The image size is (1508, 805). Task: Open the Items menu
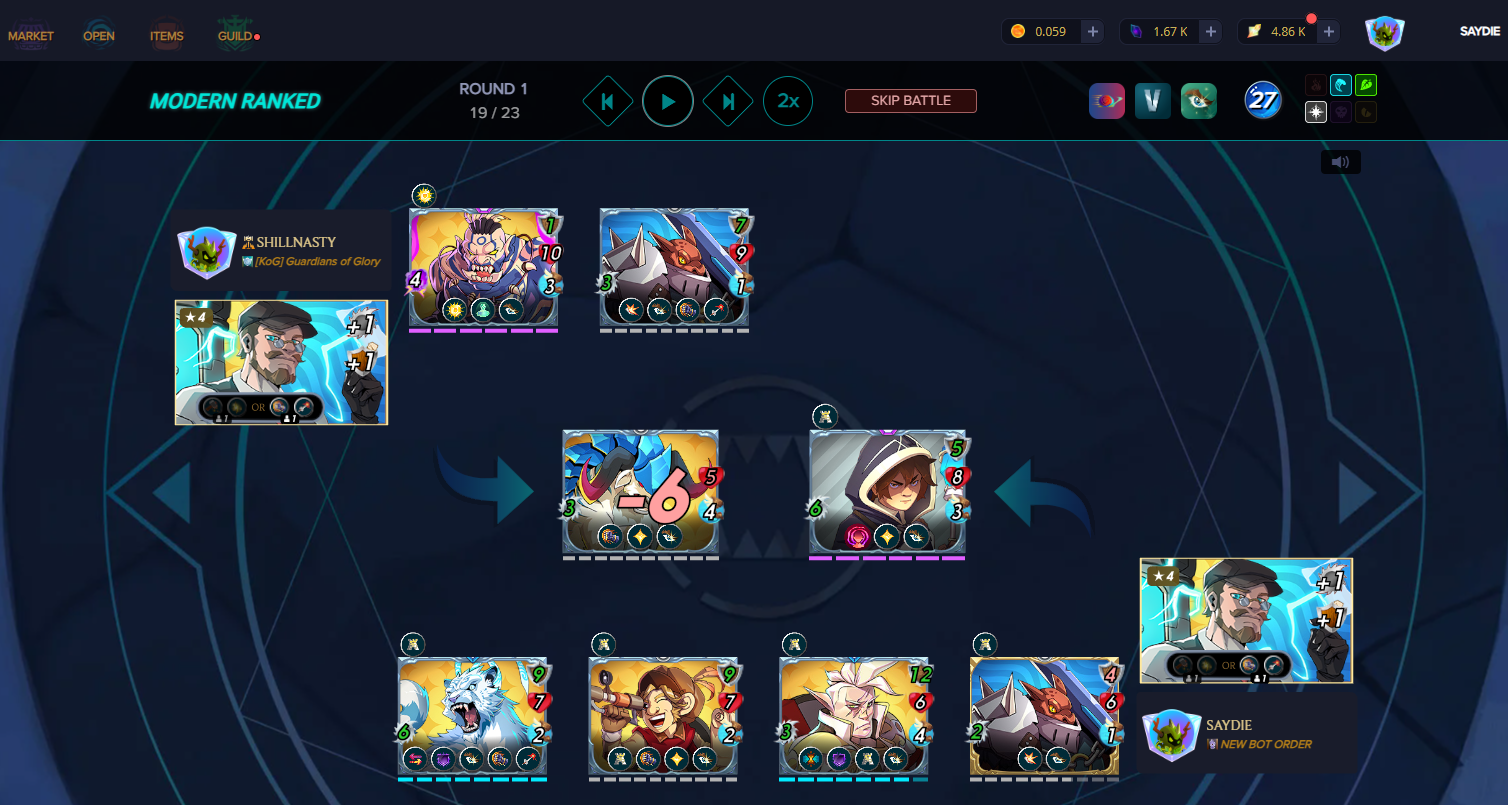167,36
